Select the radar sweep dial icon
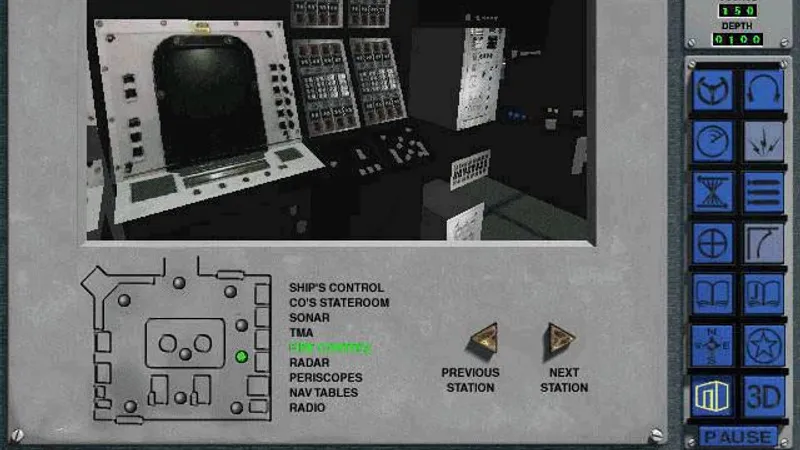This screenshot has height=450, width=800. (714, 141)
